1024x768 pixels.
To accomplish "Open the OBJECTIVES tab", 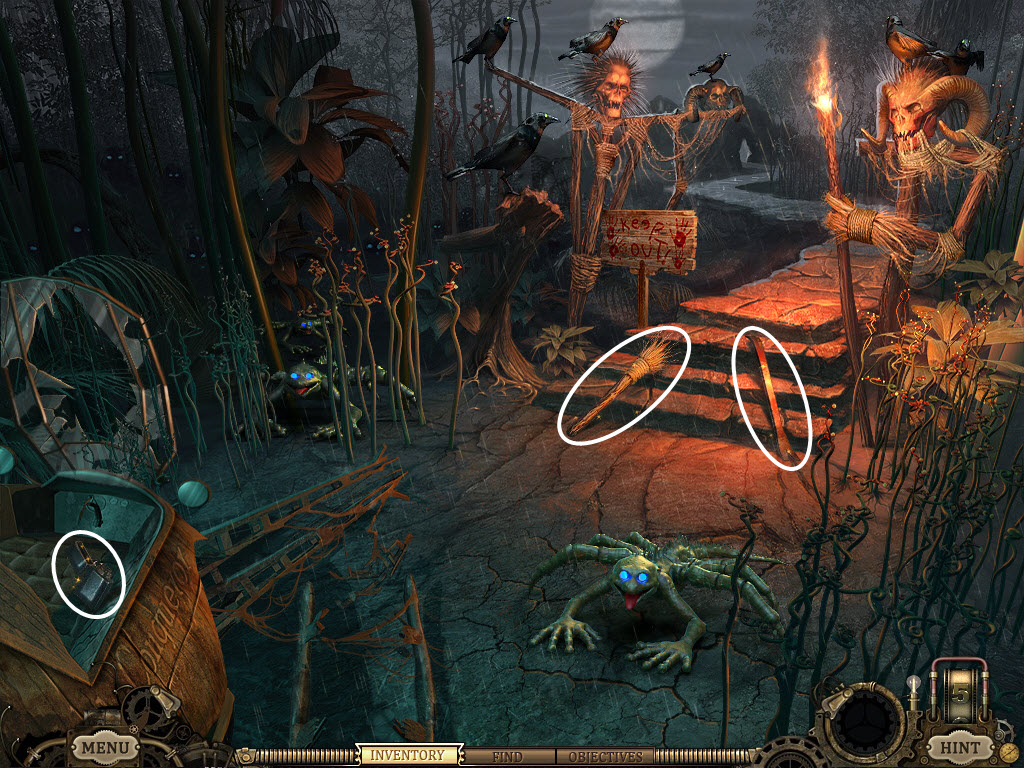I will click(605, 756).
